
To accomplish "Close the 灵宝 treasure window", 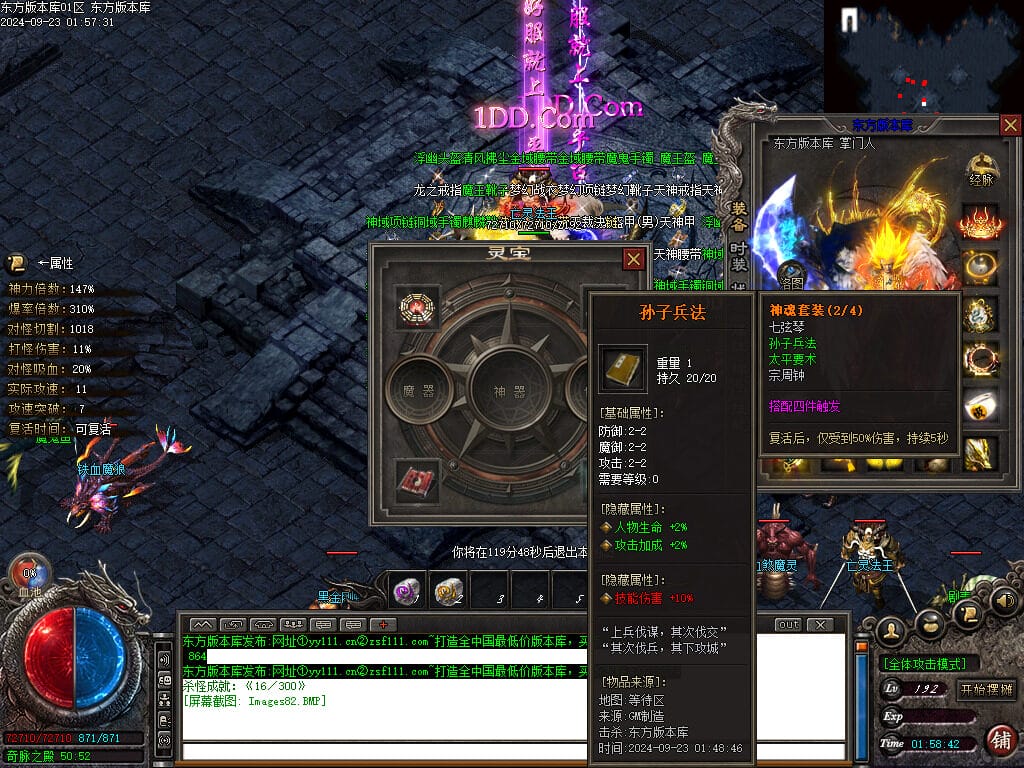I will tap(634, 260).
